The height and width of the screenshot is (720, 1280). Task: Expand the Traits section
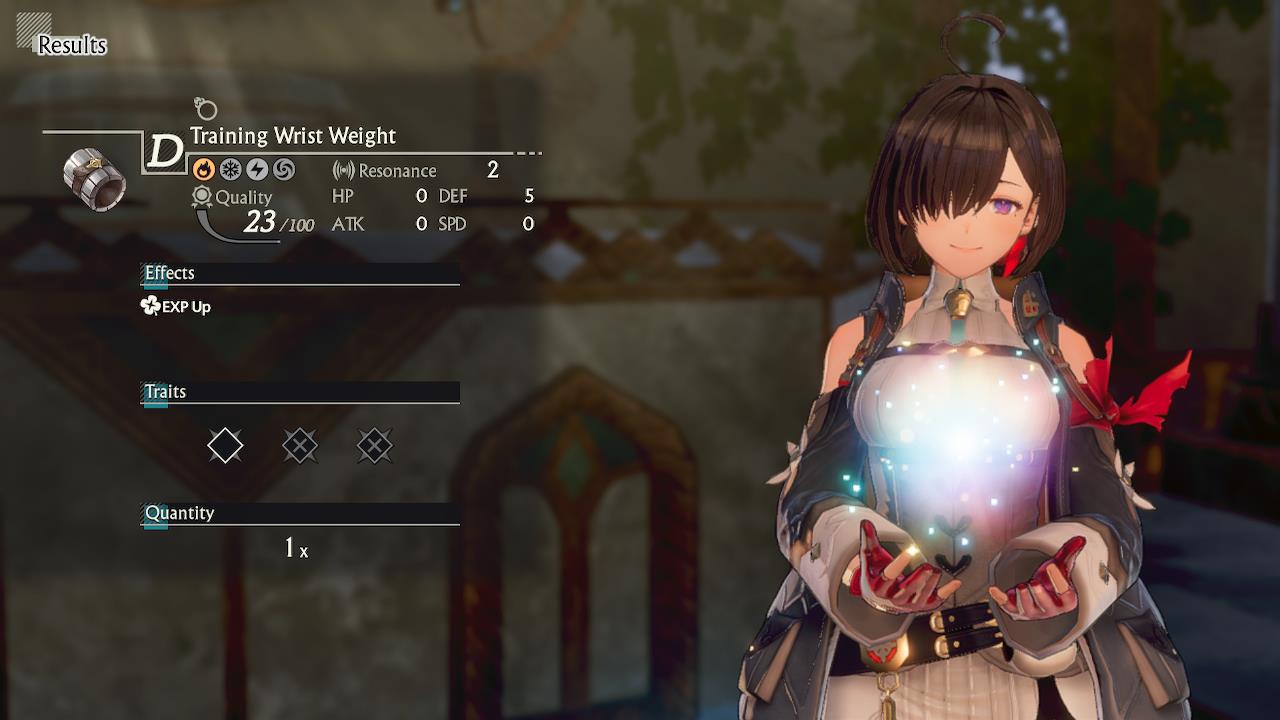pos(167,392)
